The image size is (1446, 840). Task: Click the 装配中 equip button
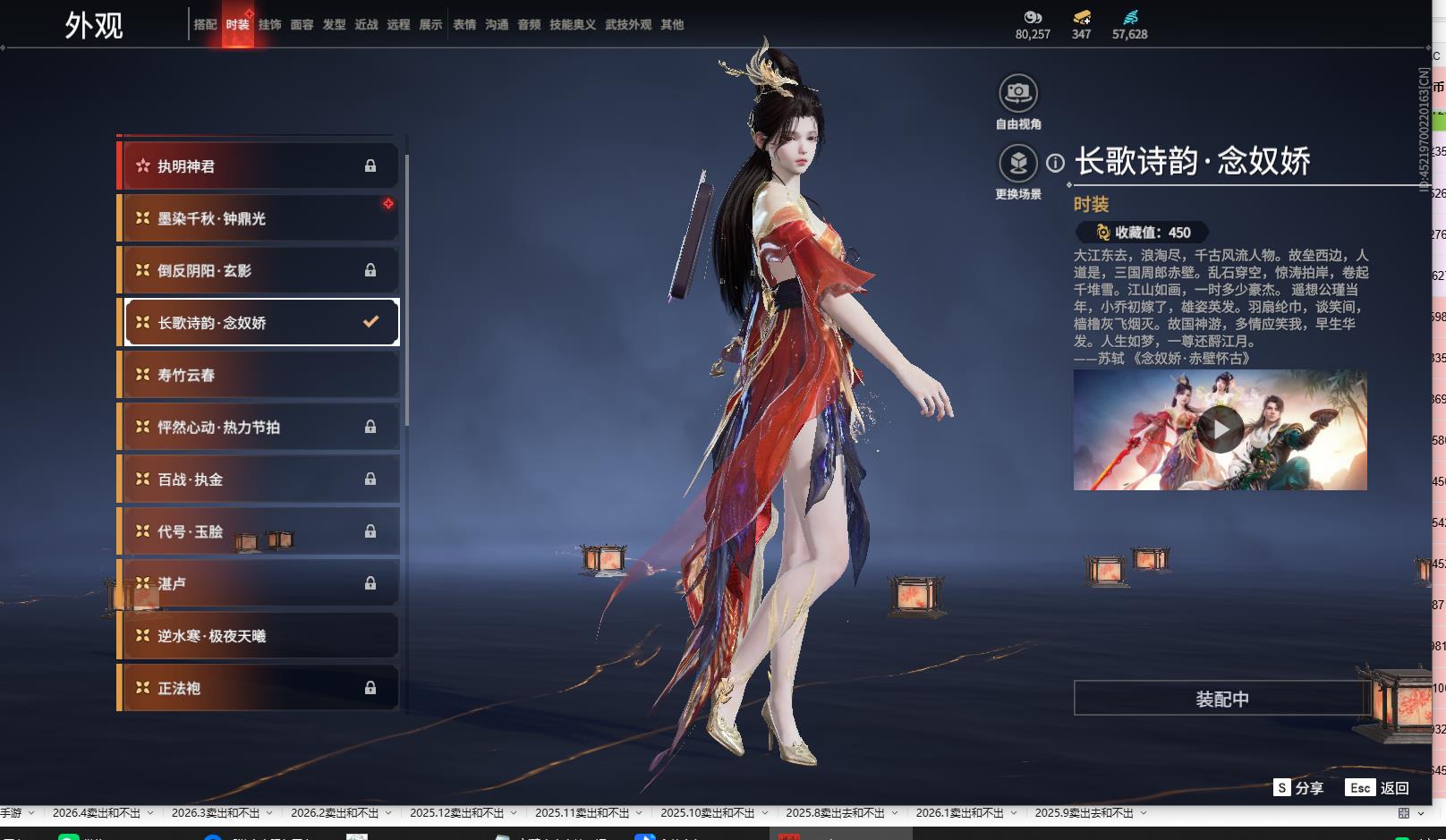pyautogui.click(x=1221, y=699)
